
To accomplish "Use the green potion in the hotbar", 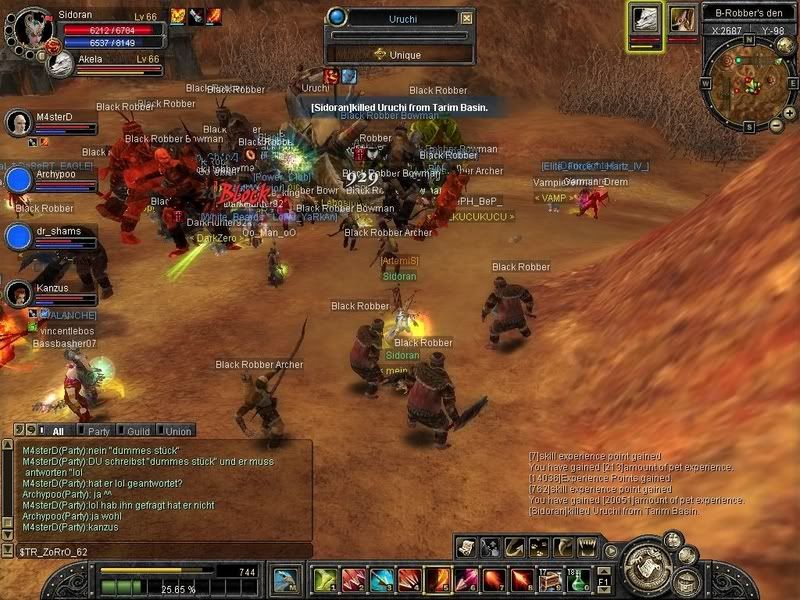I will click(x=577, y=579).
